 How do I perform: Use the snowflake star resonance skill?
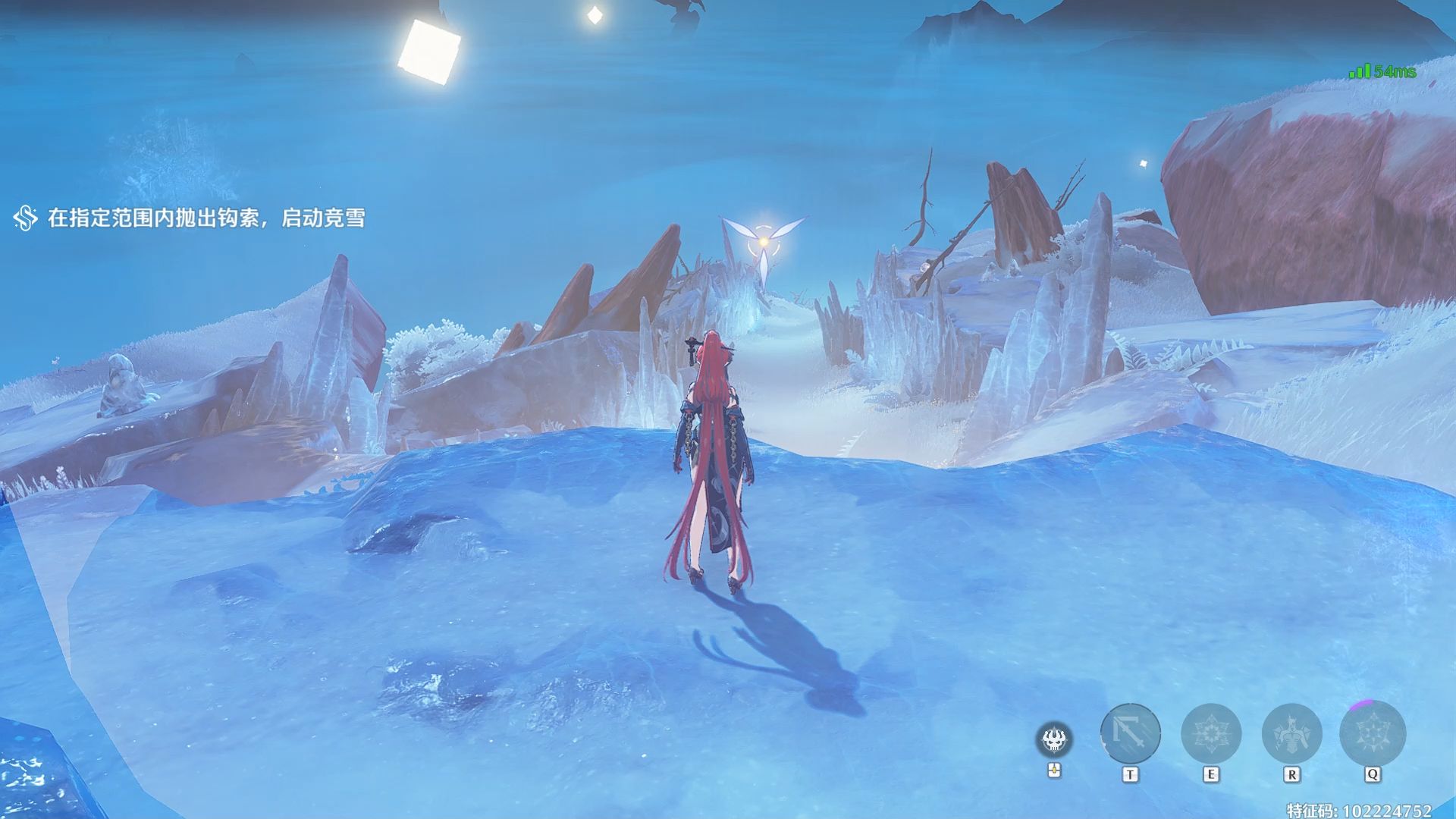click(1211, 733)
